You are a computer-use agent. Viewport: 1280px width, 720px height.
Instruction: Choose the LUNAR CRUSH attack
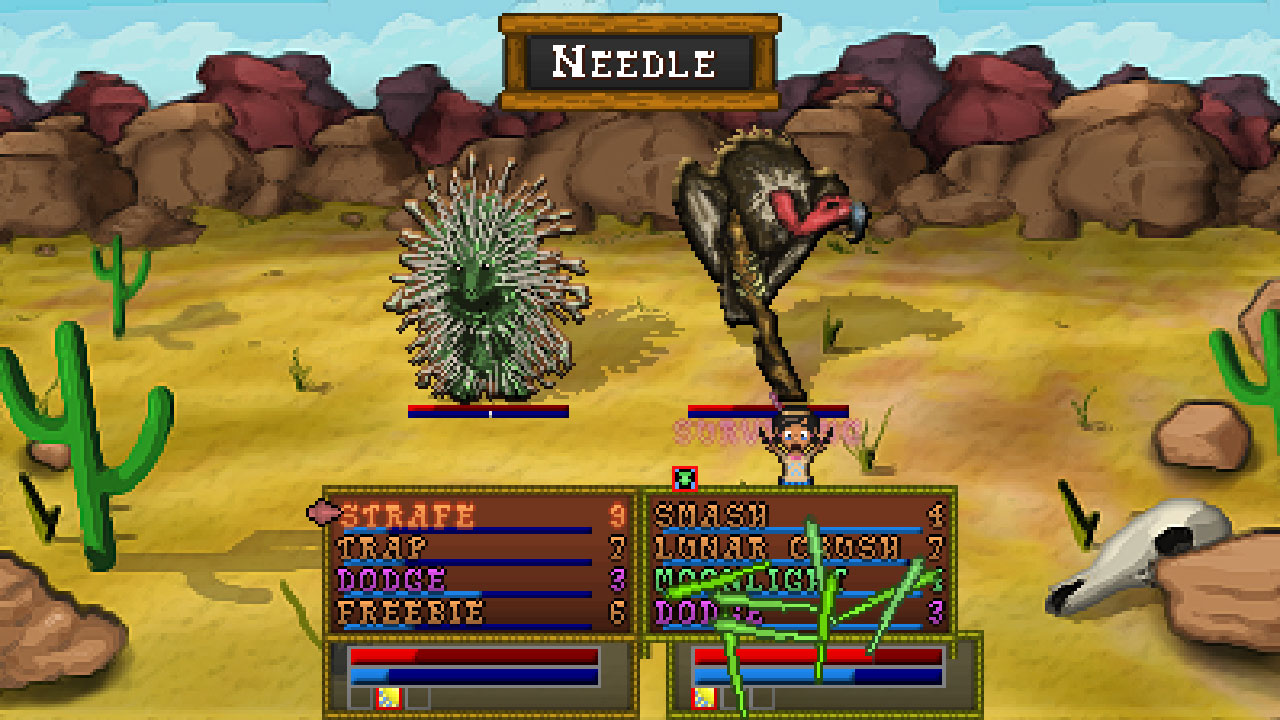[750, 545]
